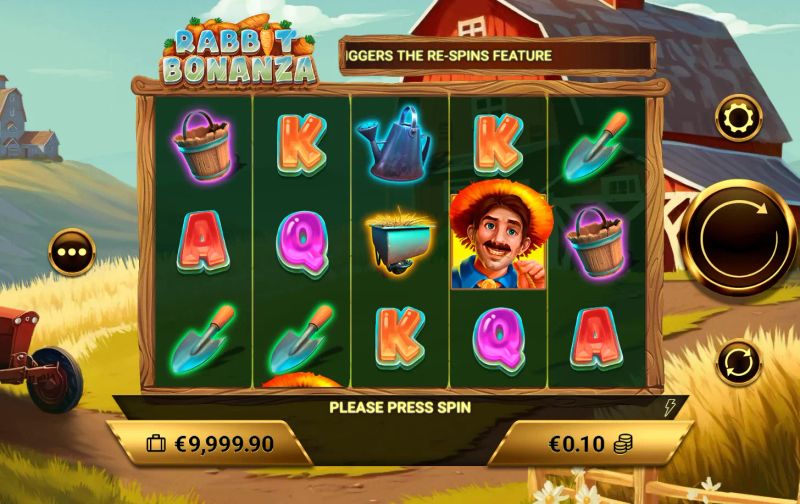Open the gear settings button
The height and width of the screenshot is (504, 800).
(x=739, y=119)
